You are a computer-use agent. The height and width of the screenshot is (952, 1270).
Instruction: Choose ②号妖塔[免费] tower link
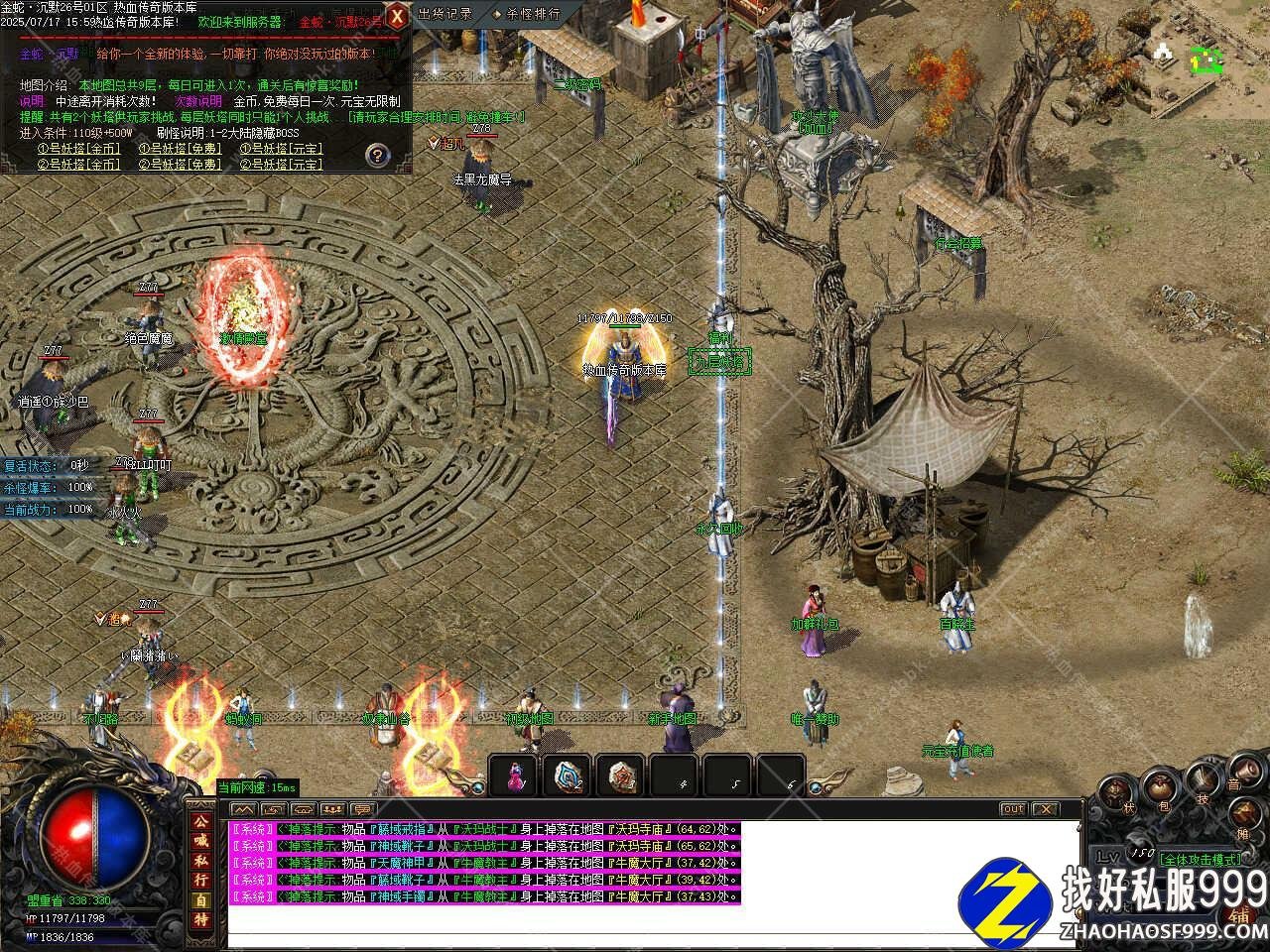click(180, 164)
